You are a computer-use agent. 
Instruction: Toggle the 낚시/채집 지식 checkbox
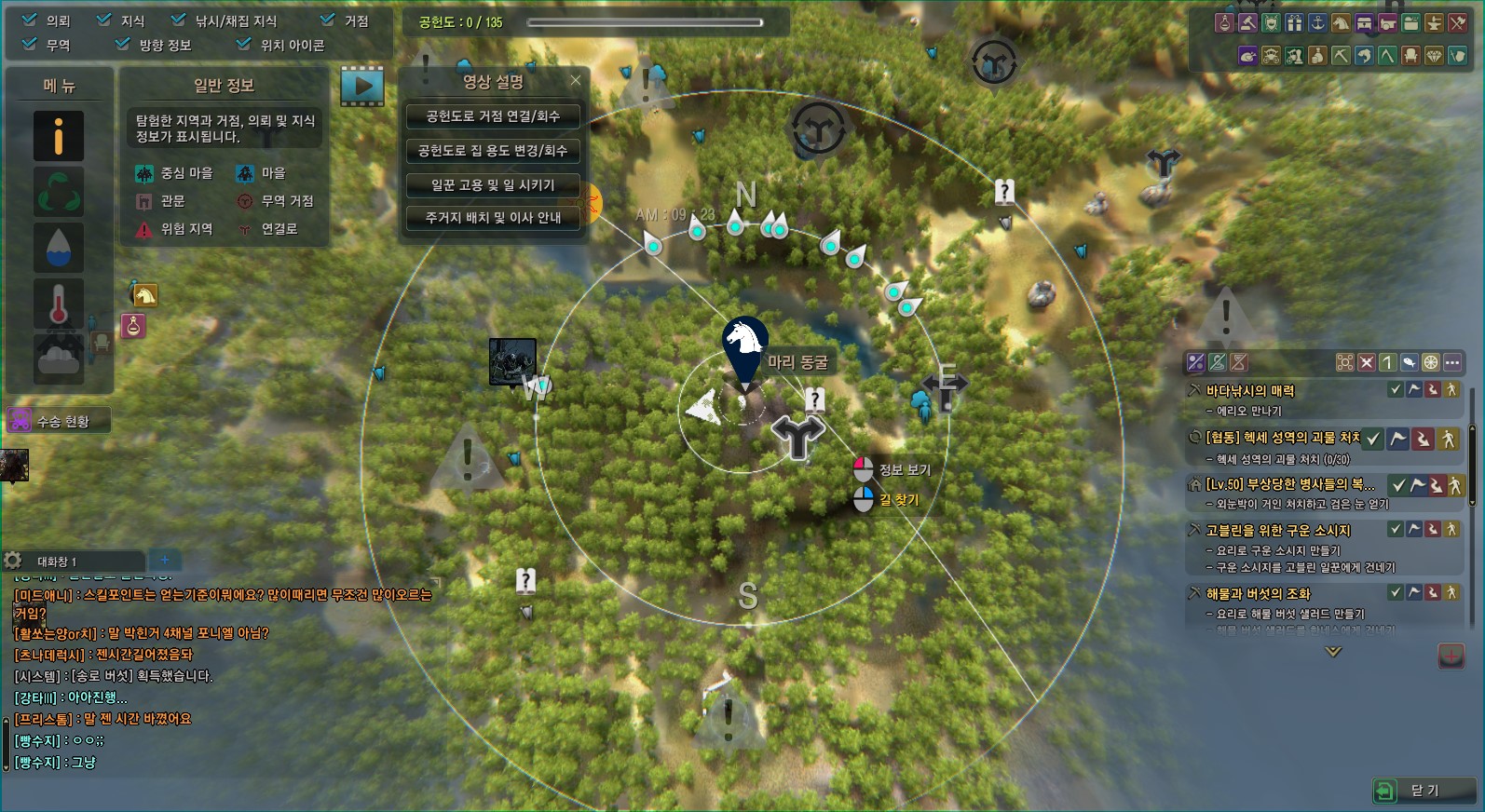point(178,20)
